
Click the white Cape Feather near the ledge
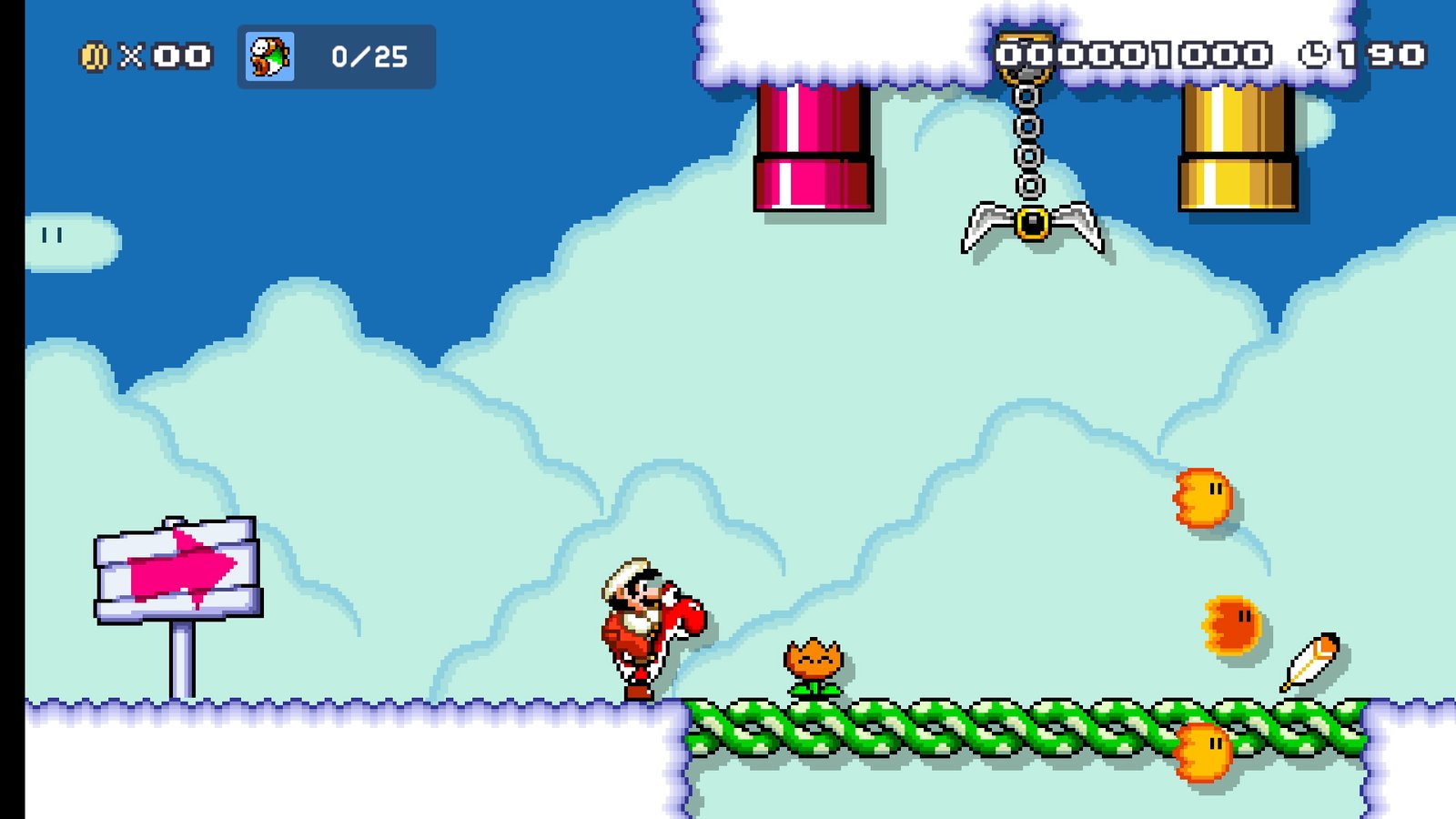coord(1310,660)
